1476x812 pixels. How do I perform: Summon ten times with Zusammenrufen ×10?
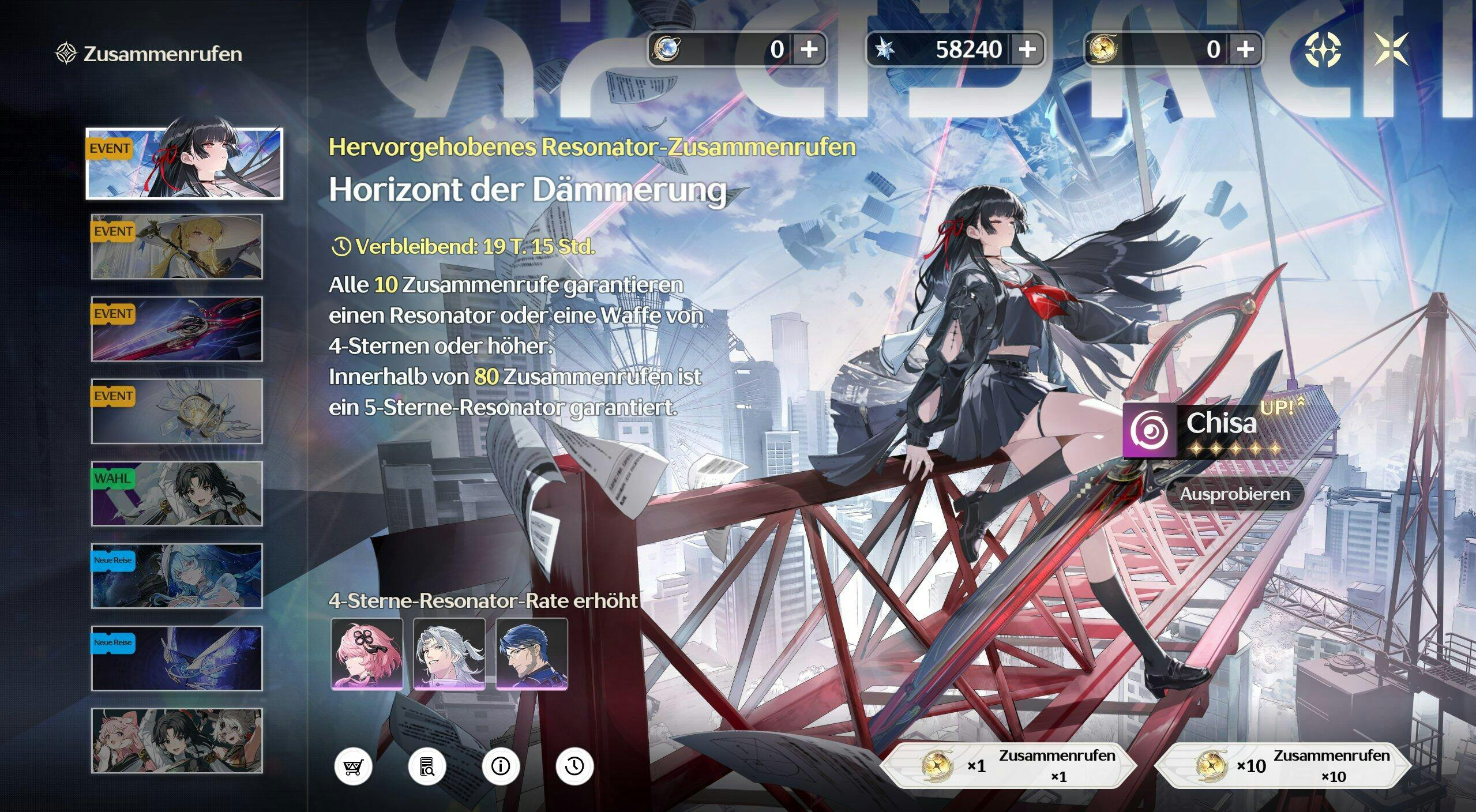(x=1283, y=766)
